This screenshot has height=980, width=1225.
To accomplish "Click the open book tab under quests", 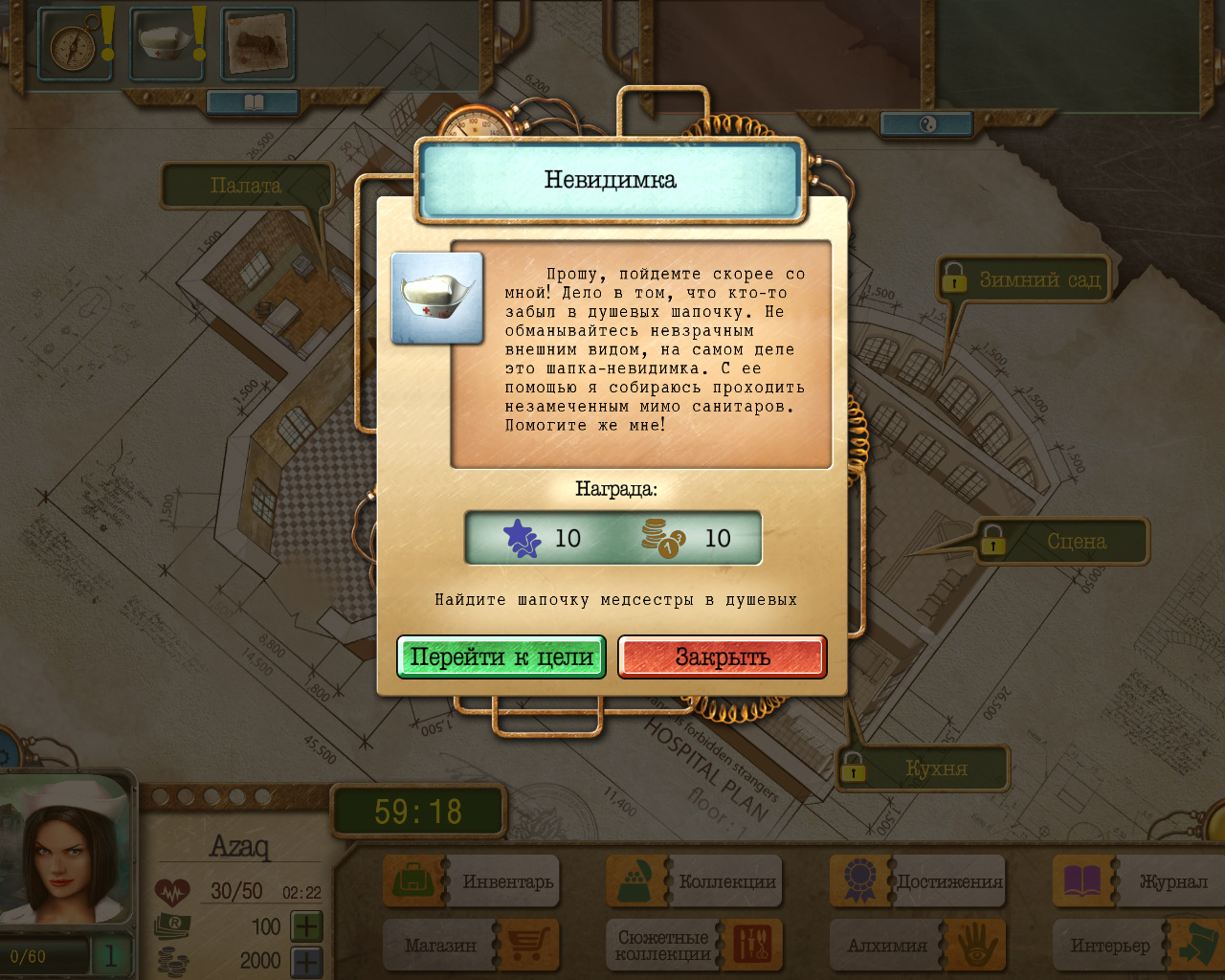I will pyautogui.click(x=254, y=101).
